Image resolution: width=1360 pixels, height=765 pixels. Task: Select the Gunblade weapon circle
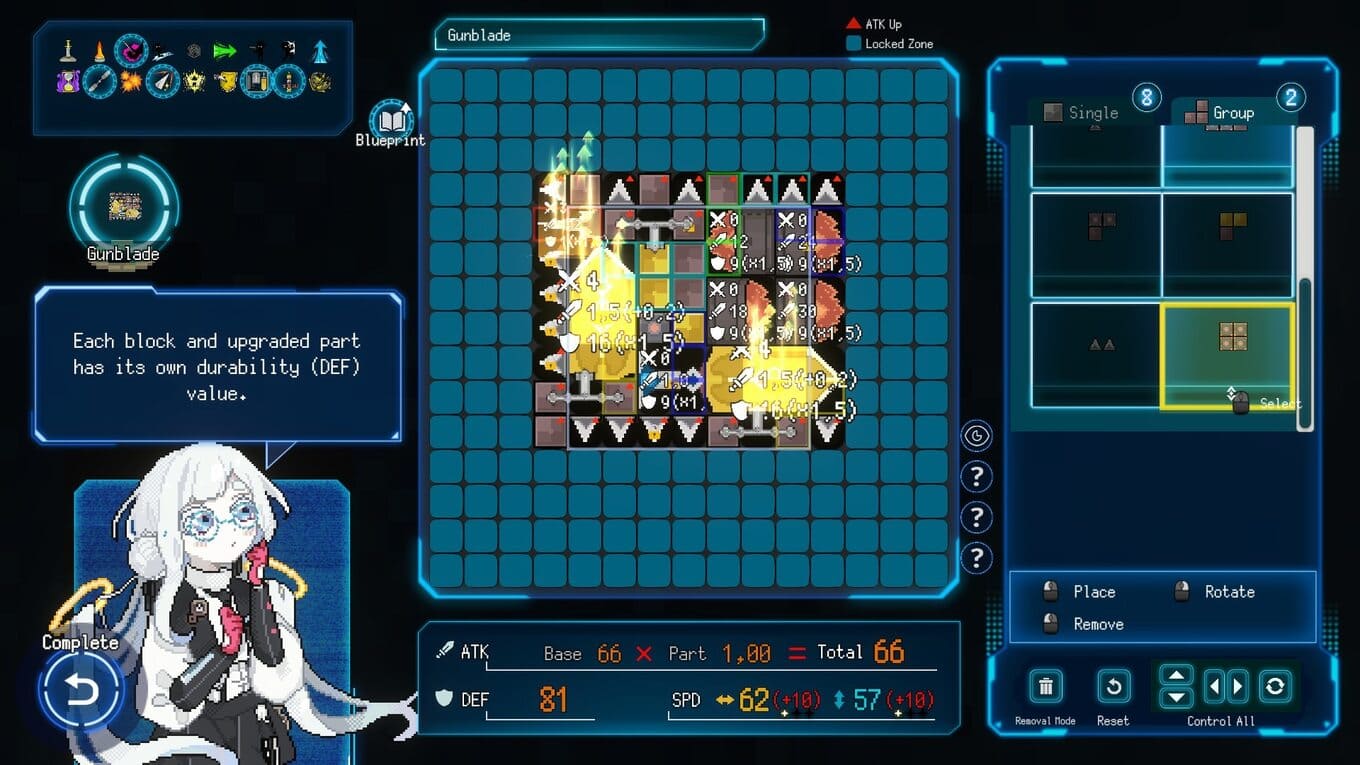(124, 206)
